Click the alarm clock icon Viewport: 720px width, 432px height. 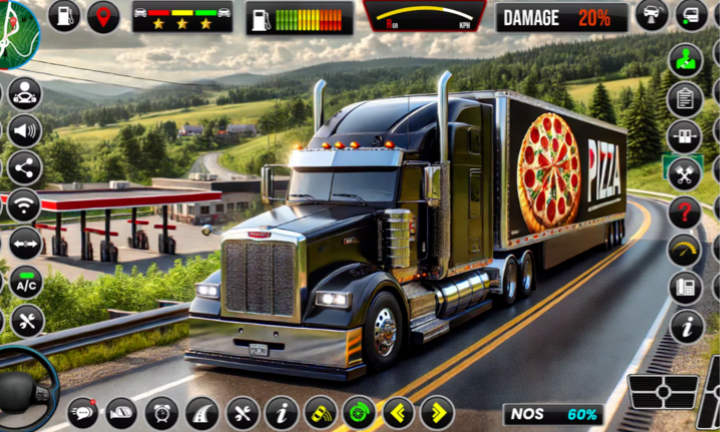161,412
